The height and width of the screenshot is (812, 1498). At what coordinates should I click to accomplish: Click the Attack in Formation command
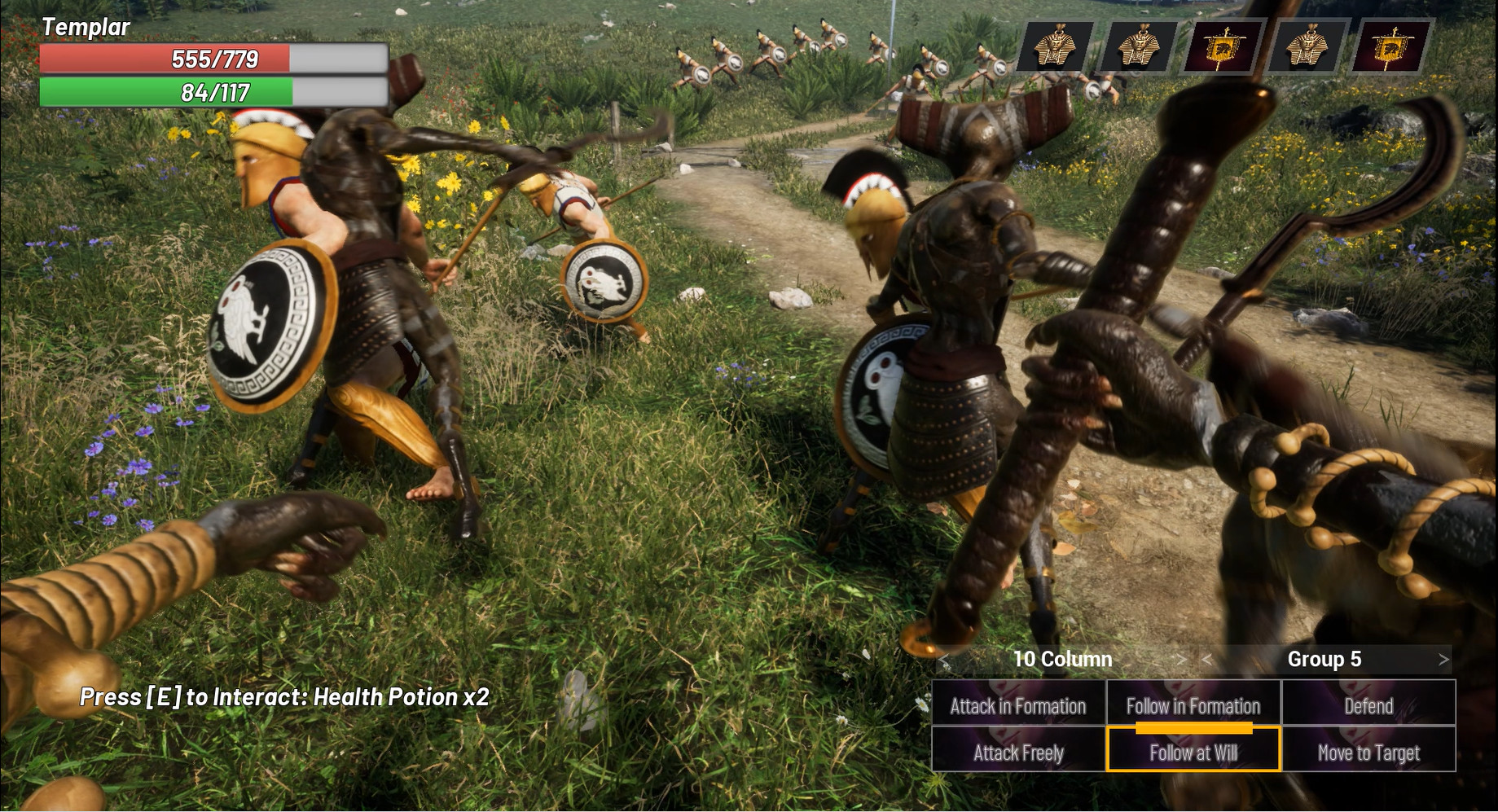coord(1017,706)
